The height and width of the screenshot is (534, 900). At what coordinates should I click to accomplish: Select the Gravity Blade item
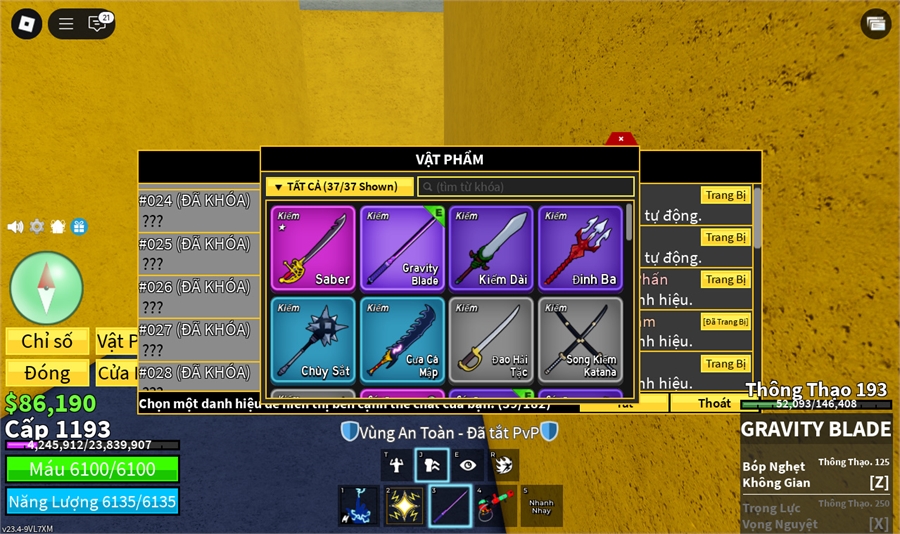pyautogui.click(x=402, y=248)
